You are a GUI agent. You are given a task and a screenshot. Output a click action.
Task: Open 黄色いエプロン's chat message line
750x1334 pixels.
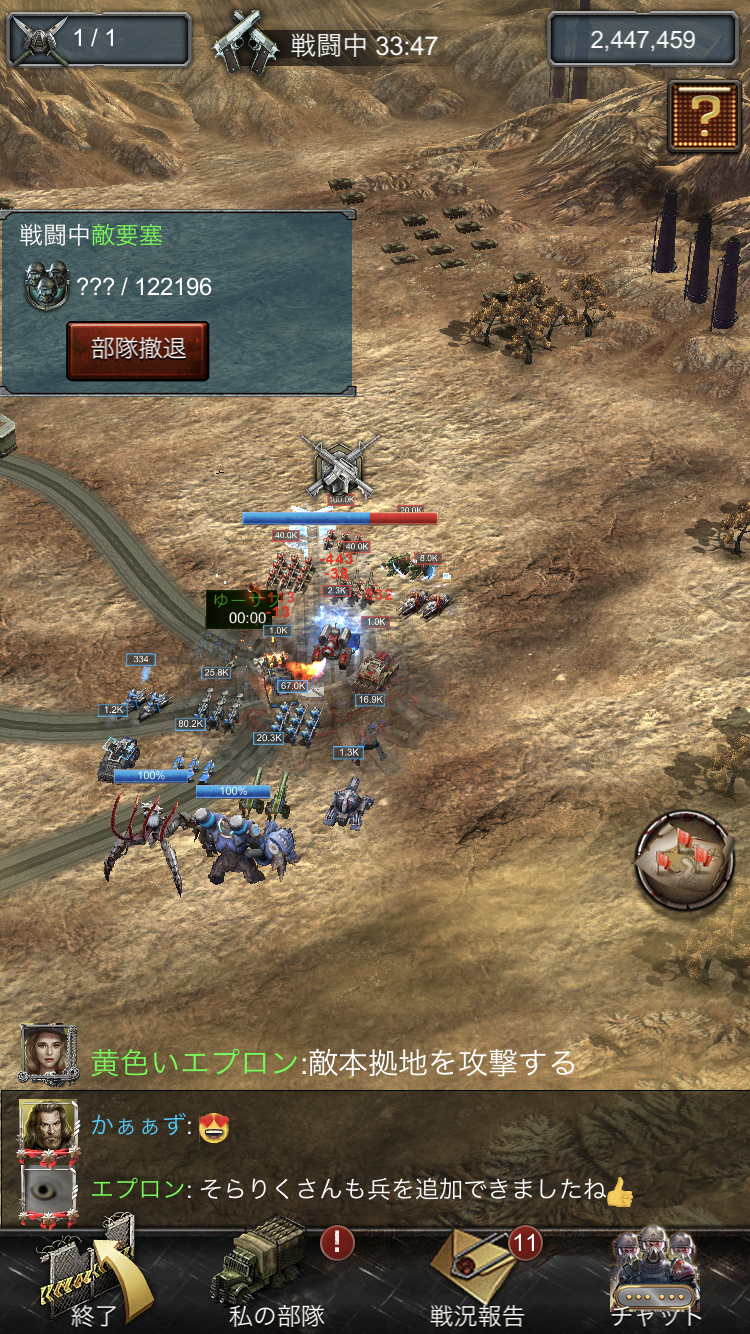coord(334,1062)
